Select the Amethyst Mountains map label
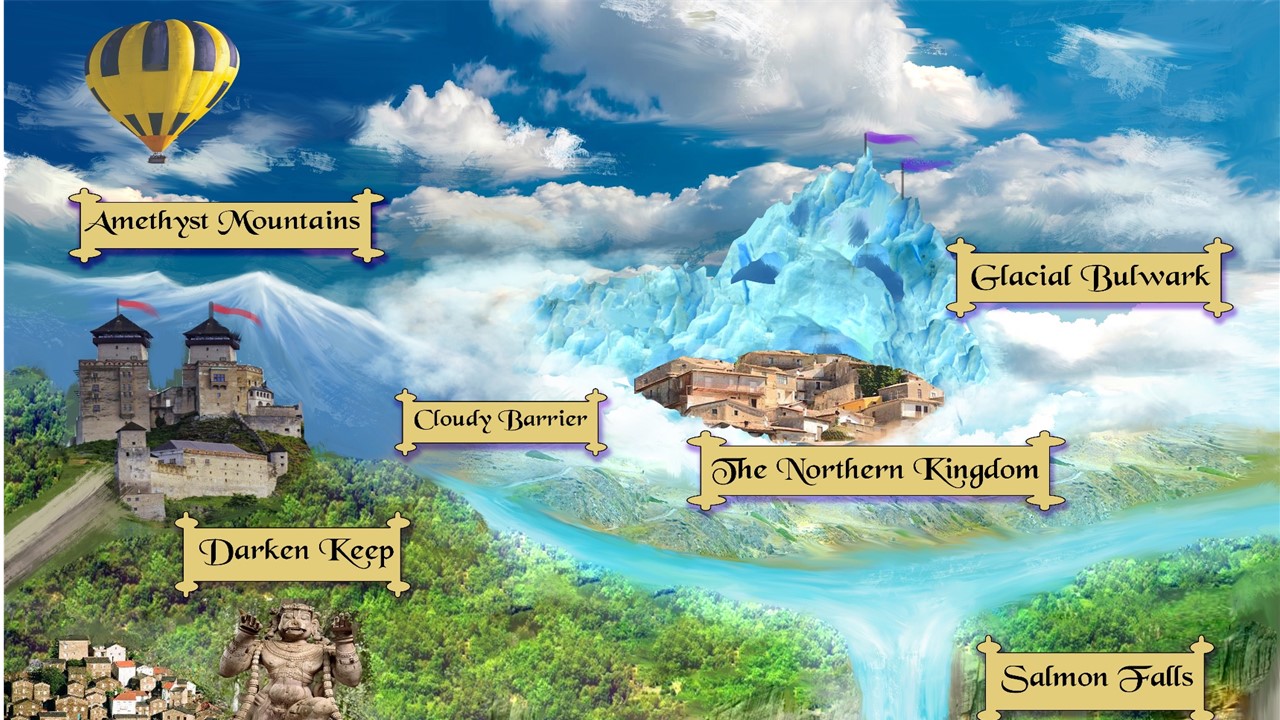 coord(226,223)
